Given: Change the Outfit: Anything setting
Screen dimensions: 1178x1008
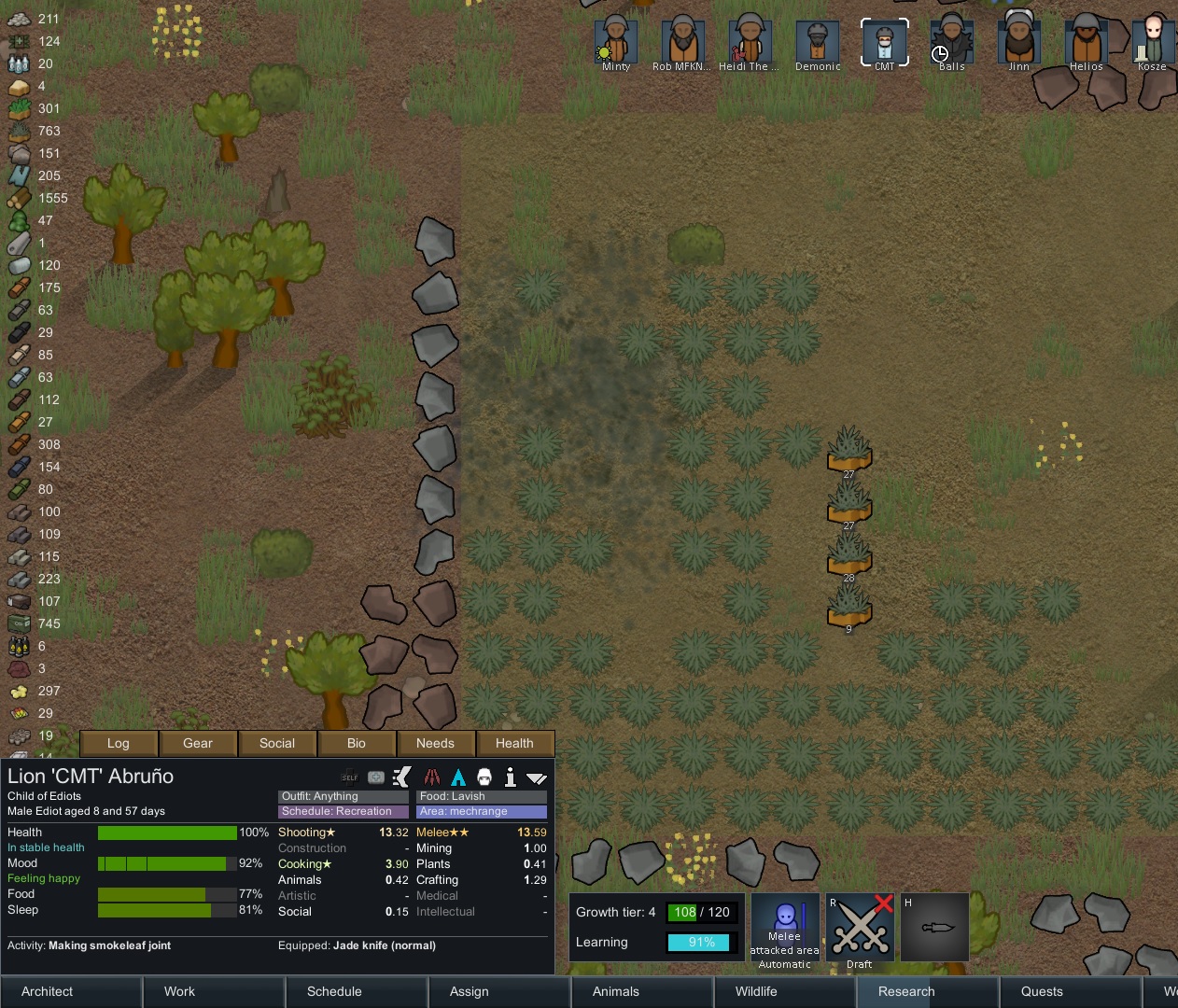Looking at the screenshot, I should pyautogui.click(x=343, y=796).
